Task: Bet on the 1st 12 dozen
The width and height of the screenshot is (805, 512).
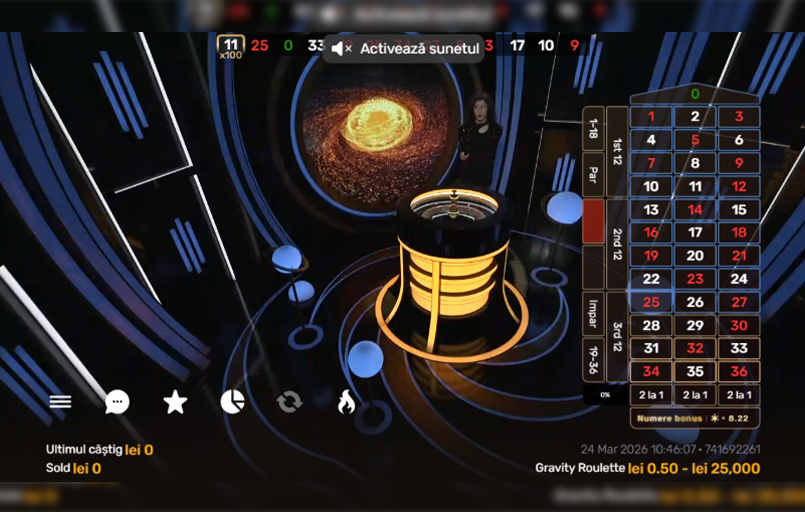Action: pos(617,152)
